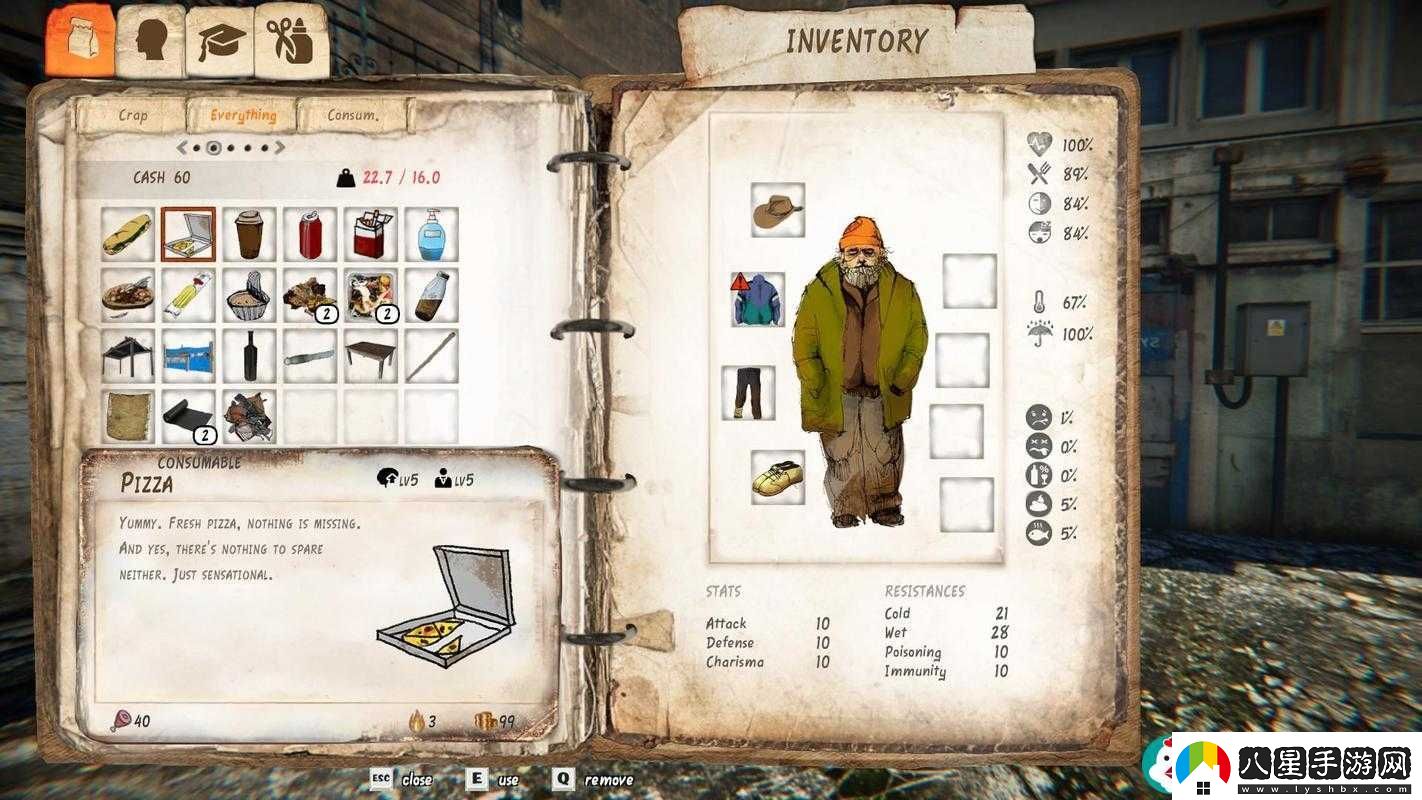
Task: Switch to the graduation cap skills tab
Action: click(220, 41)
